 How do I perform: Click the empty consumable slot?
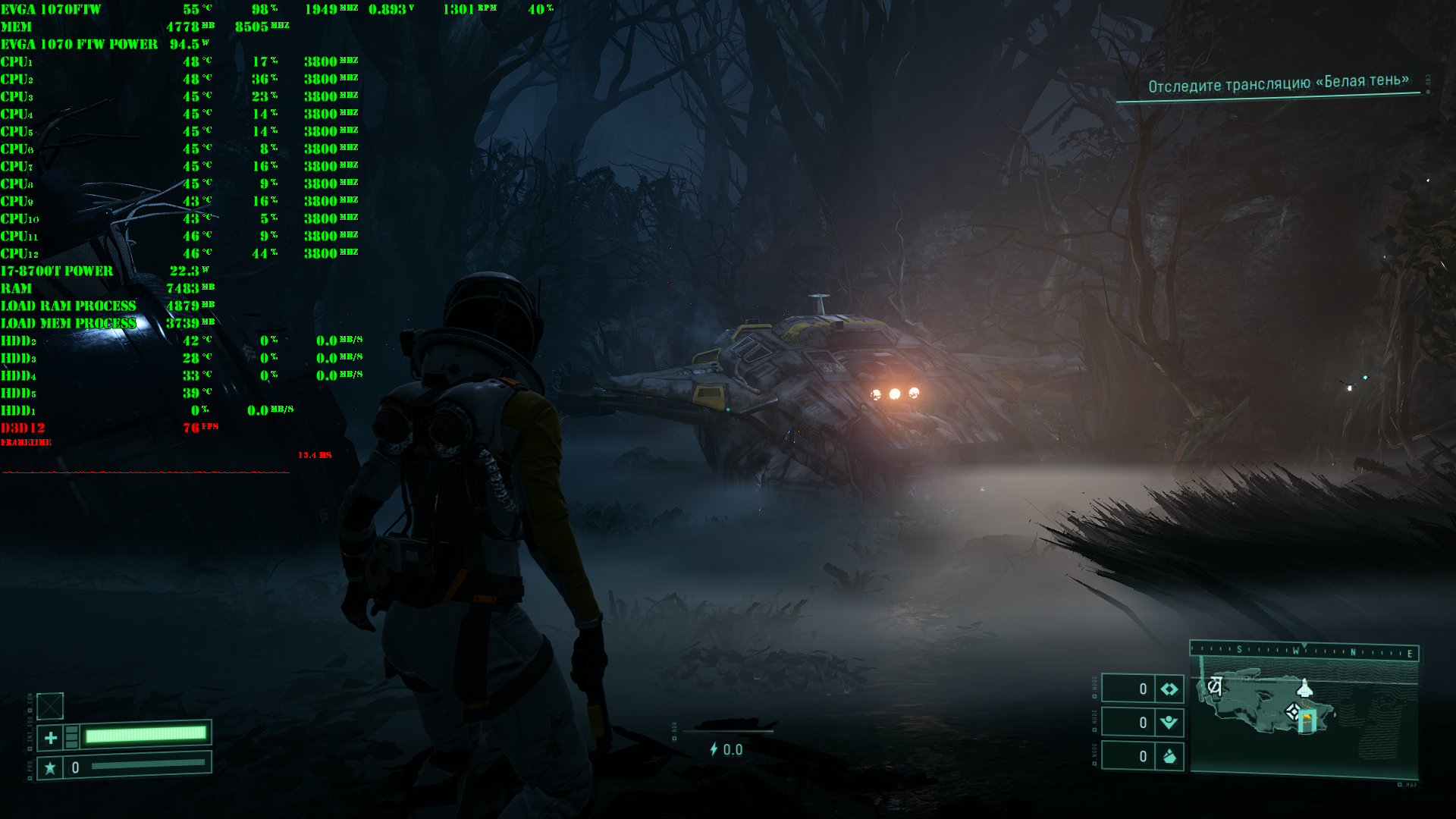point(50,706)
